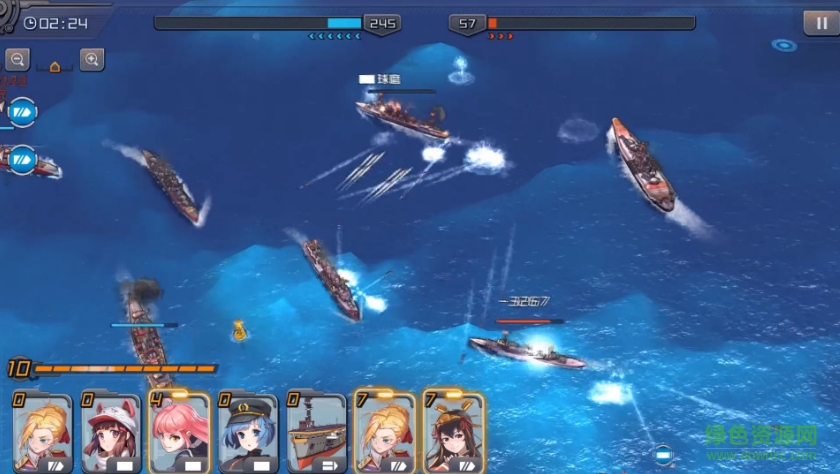Screen dimensions: 840x474
Task: Select the aircraft carrier ship card
Action: pyautogui.click(x=315, y=434)
